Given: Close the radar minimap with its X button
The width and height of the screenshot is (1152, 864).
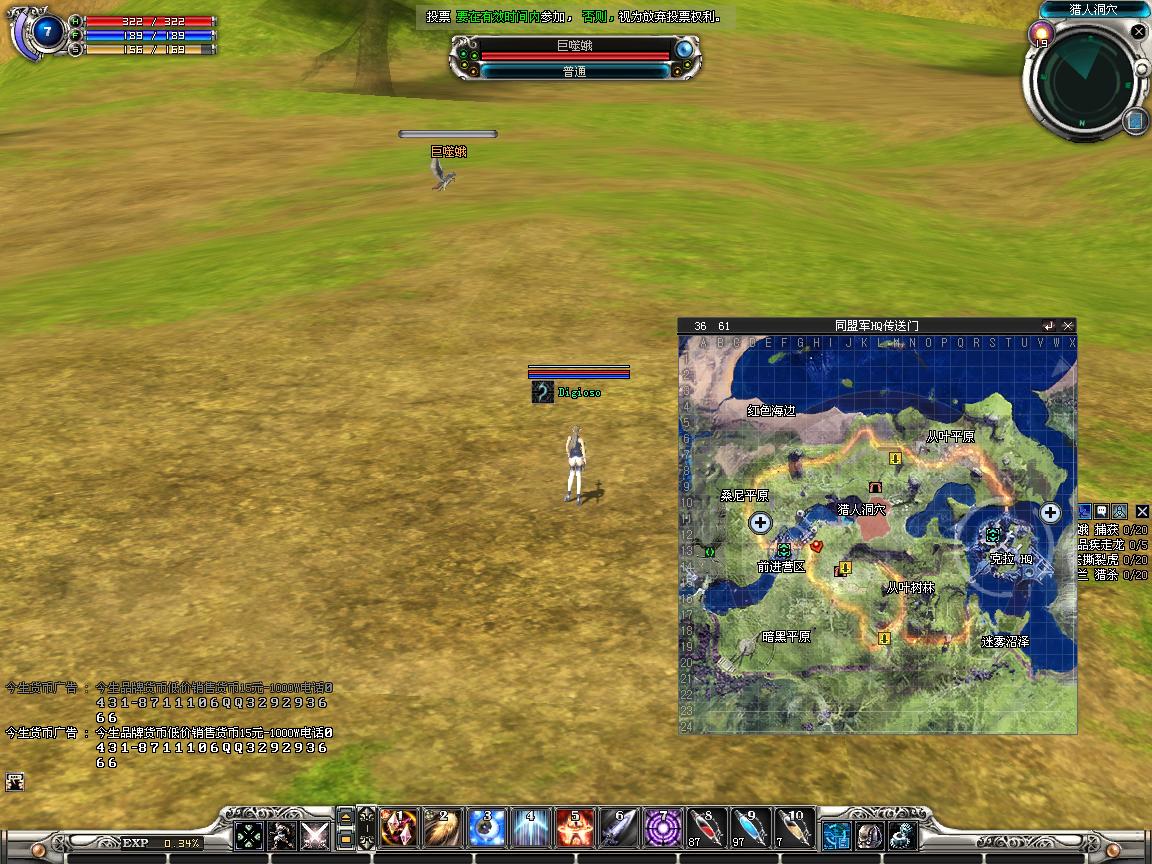Looking at the screenshot, I should [1138, 32].
